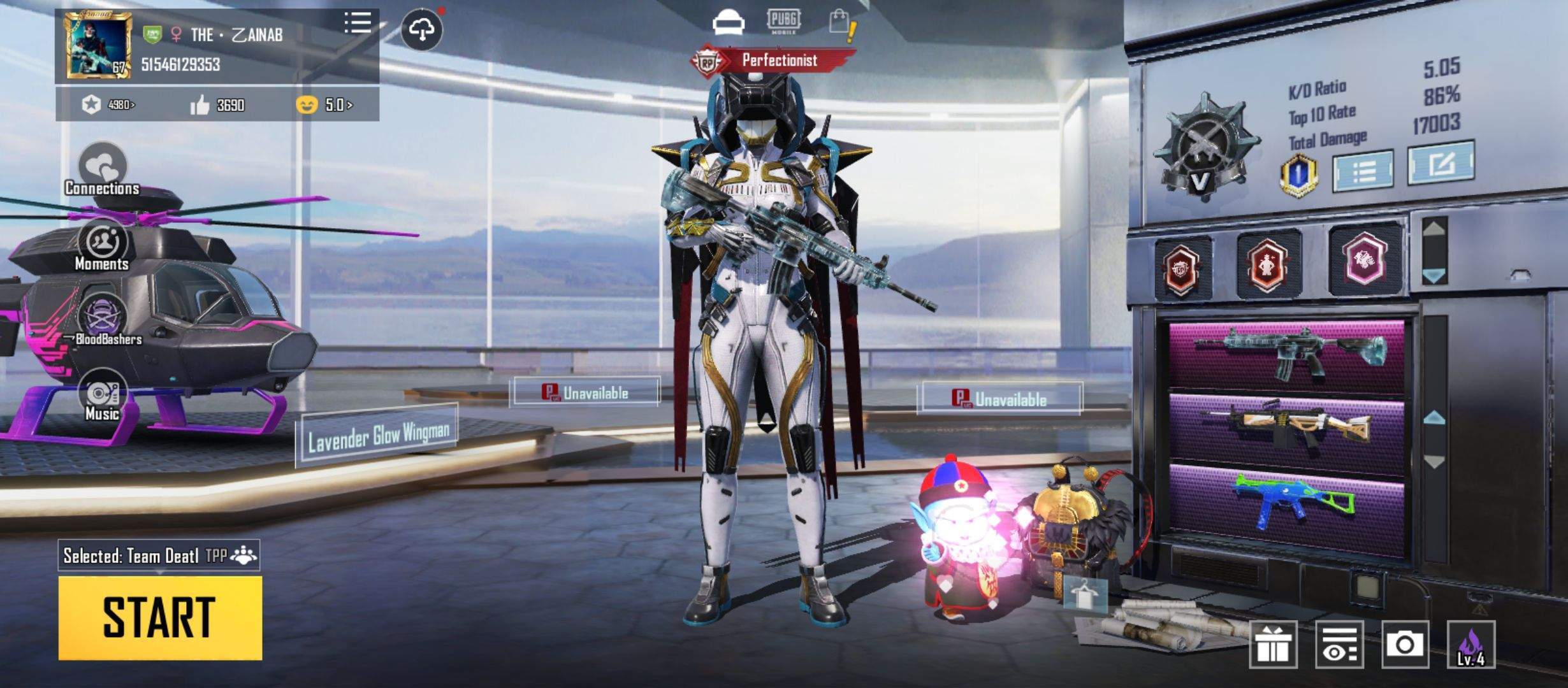Open the gift box icon
The height and width of the screenshot is (688, 1568).
click(x=1273, y=645)
